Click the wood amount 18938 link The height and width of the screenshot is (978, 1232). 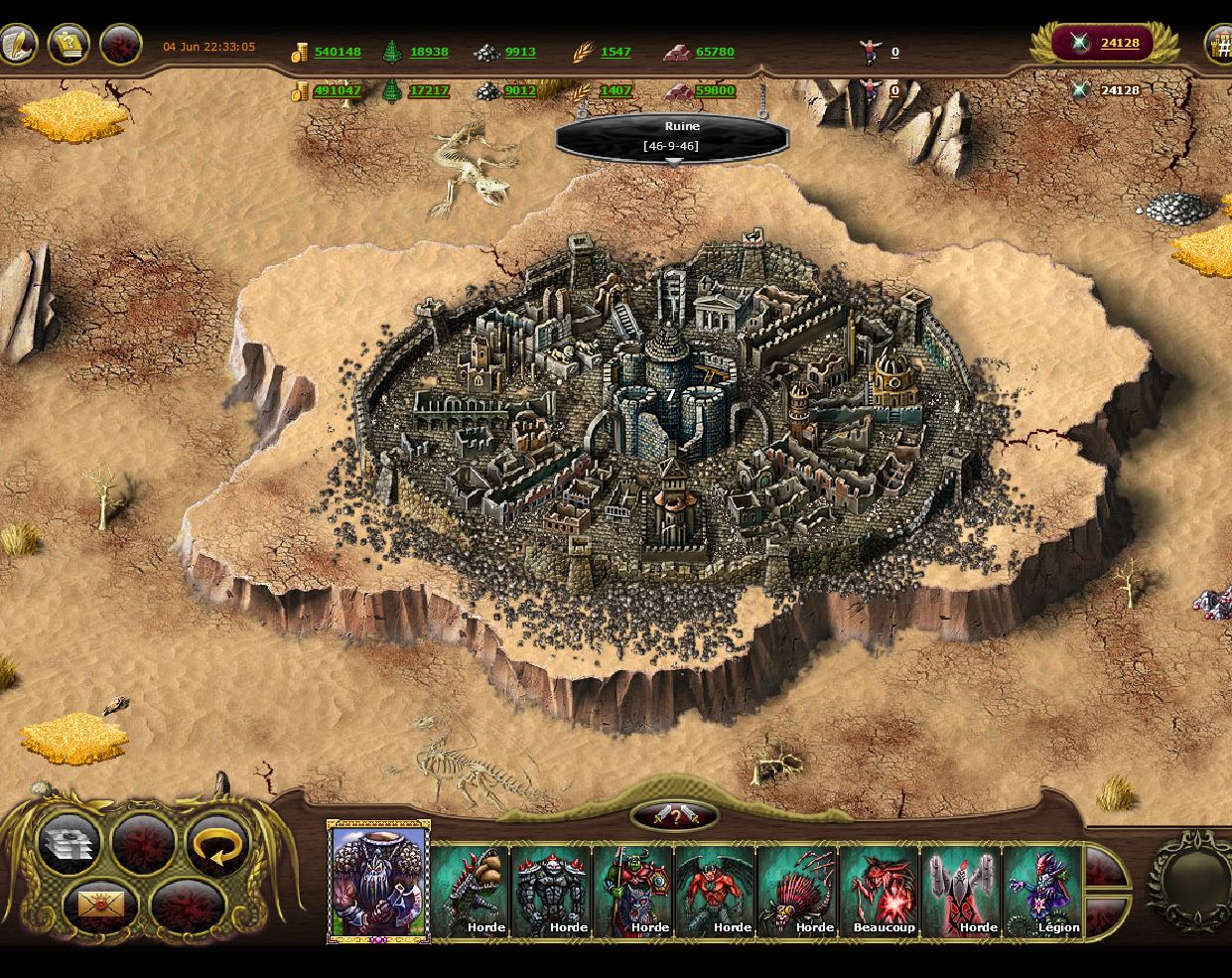(429, 52)
